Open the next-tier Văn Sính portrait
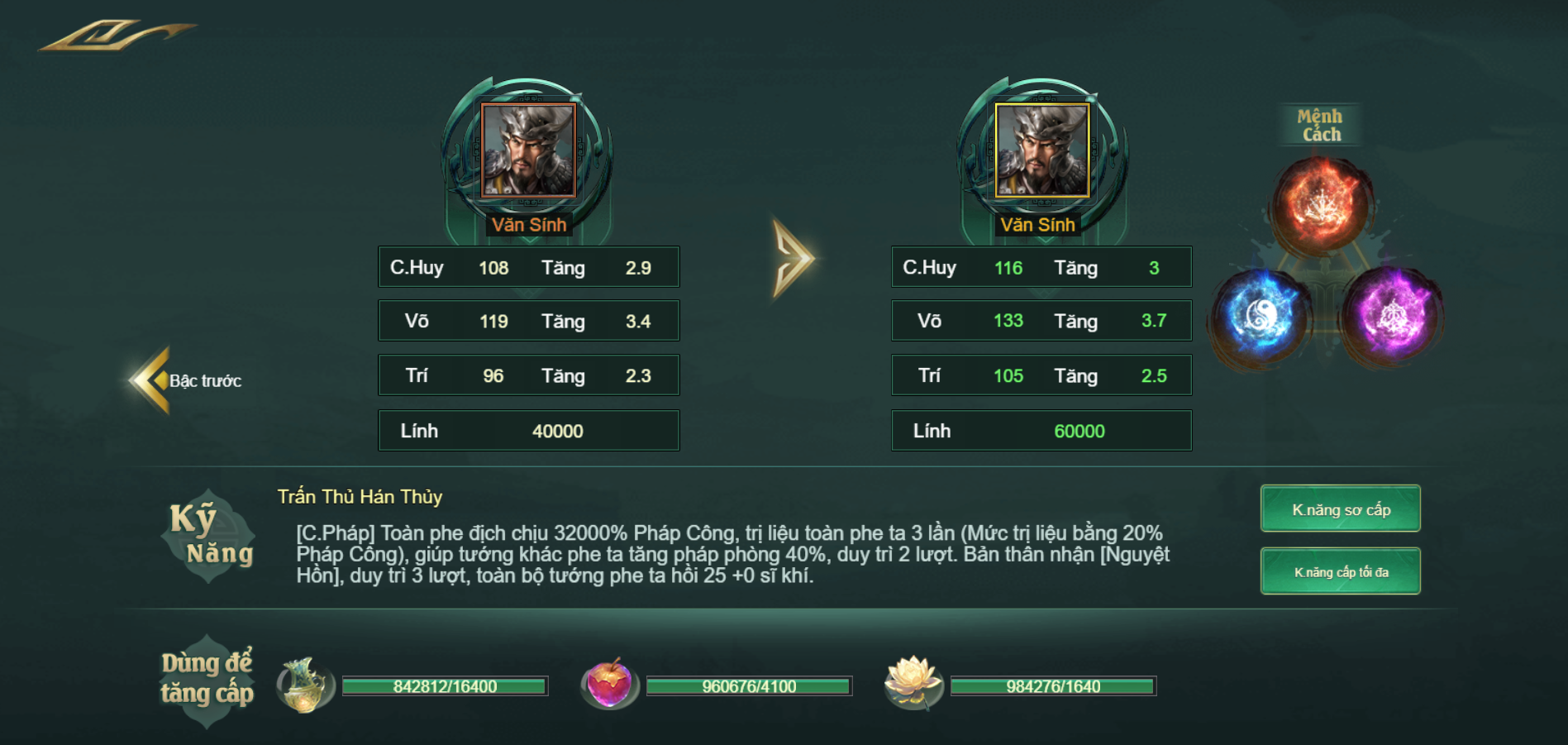This screenshot has width=1568, height=745. click(1041, 150)
